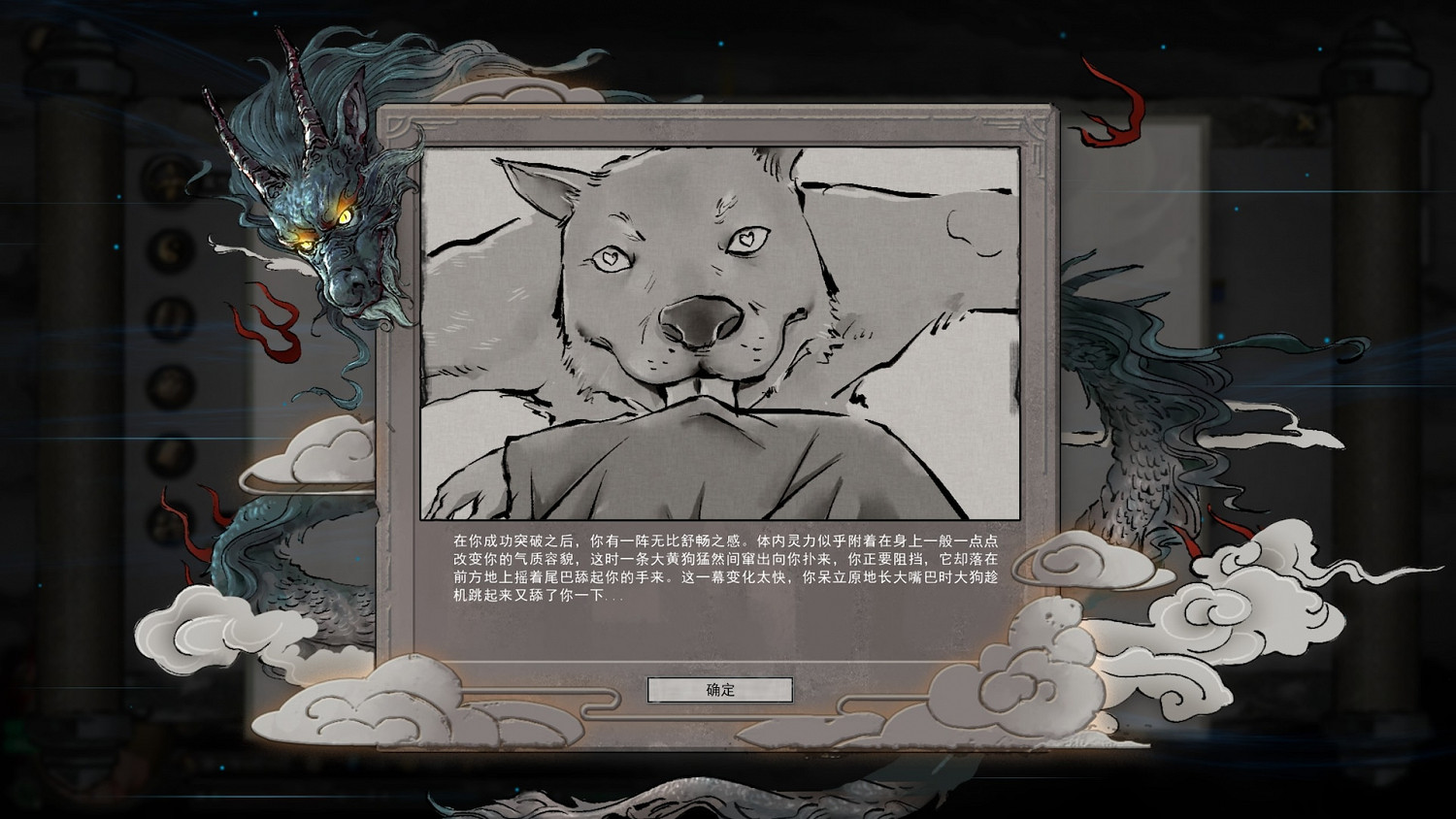Dismiss the breakthrough event with 确定
The height and width of the screenshot is (819, 1456).
coord(718,691)
